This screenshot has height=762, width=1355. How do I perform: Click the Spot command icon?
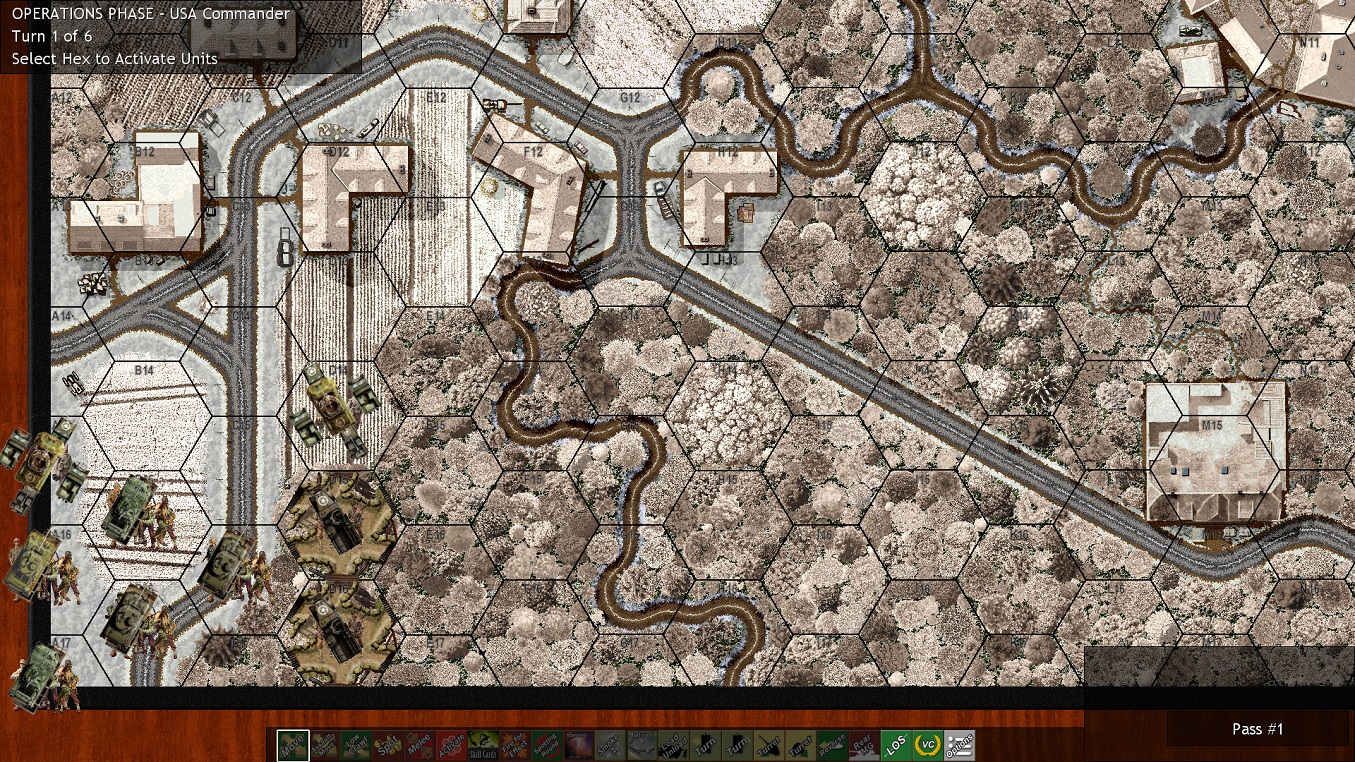390,745
